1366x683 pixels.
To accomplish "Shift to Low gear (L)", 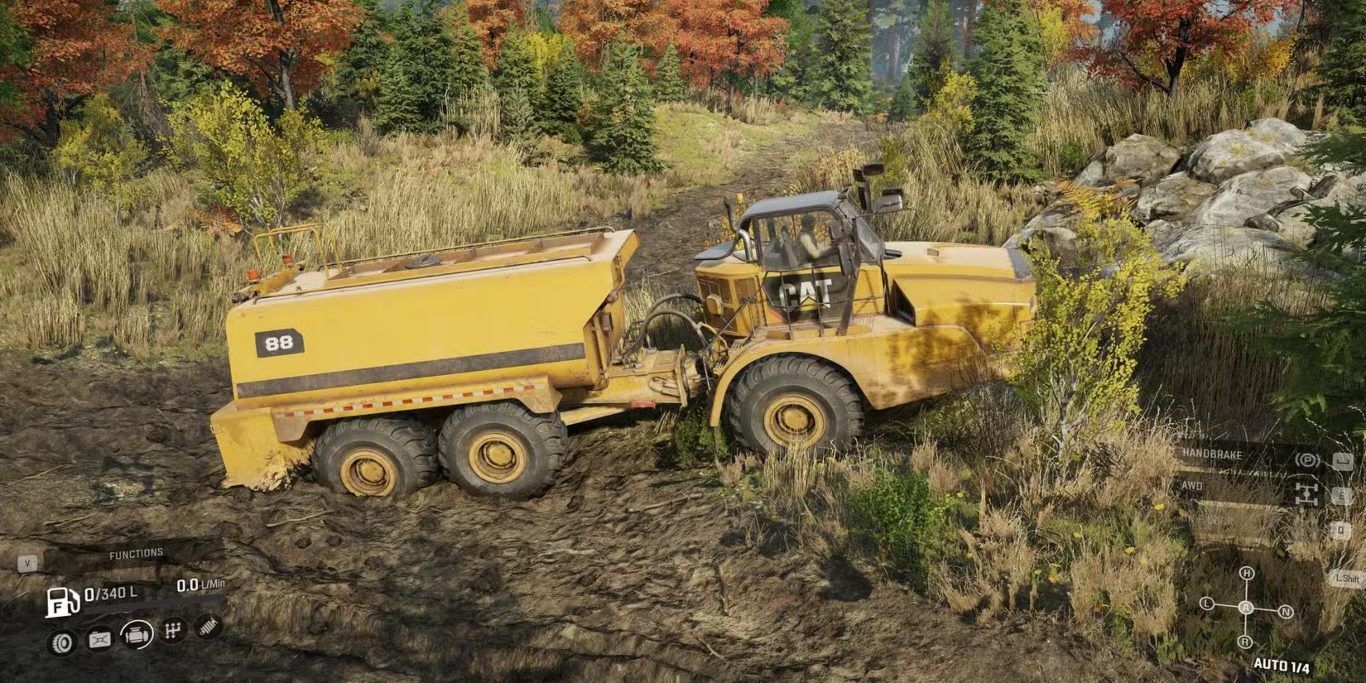I will click(1207, 604).
